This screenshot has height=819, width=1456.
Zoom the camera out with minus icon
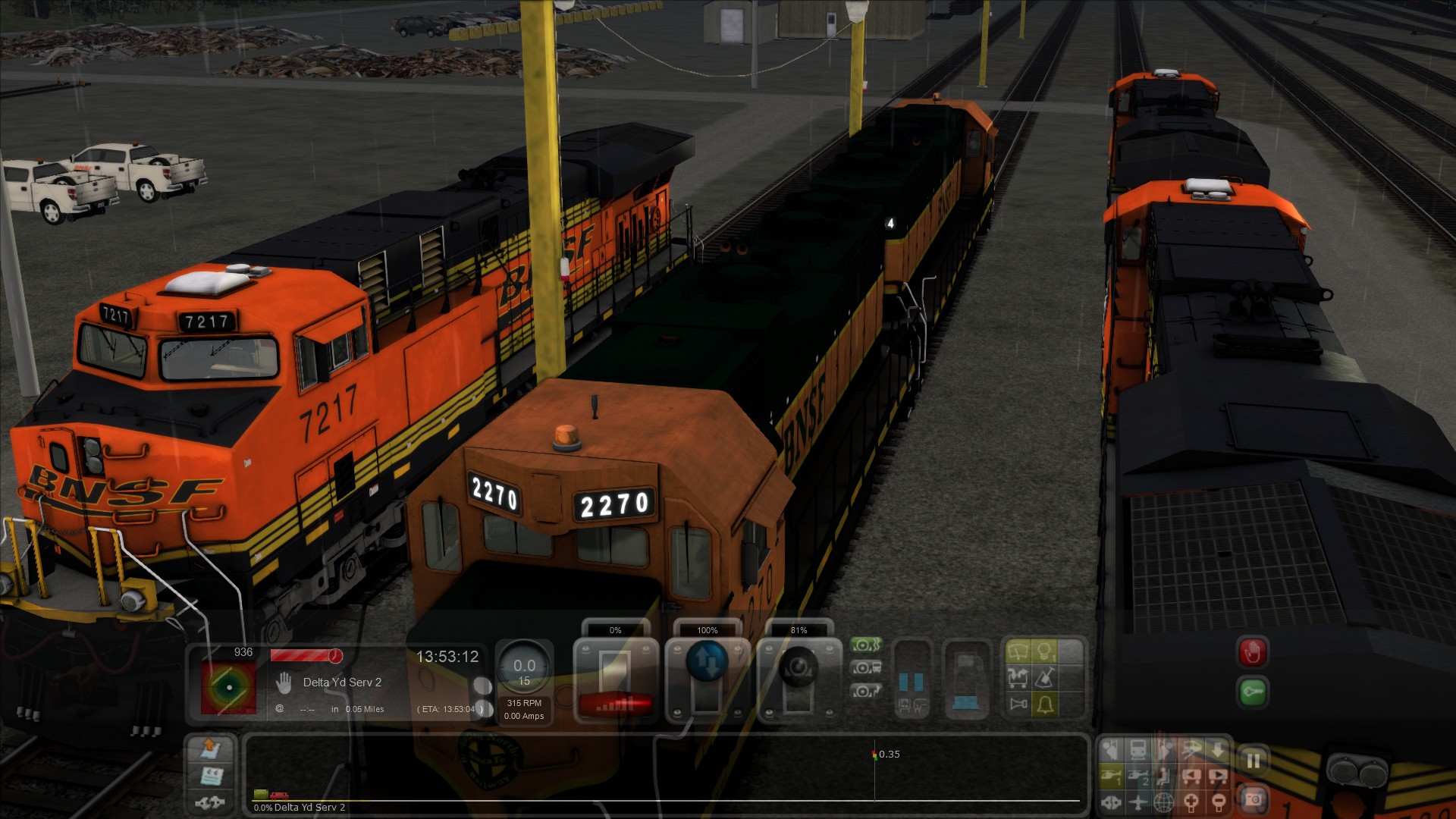[x=1218, y=802]
